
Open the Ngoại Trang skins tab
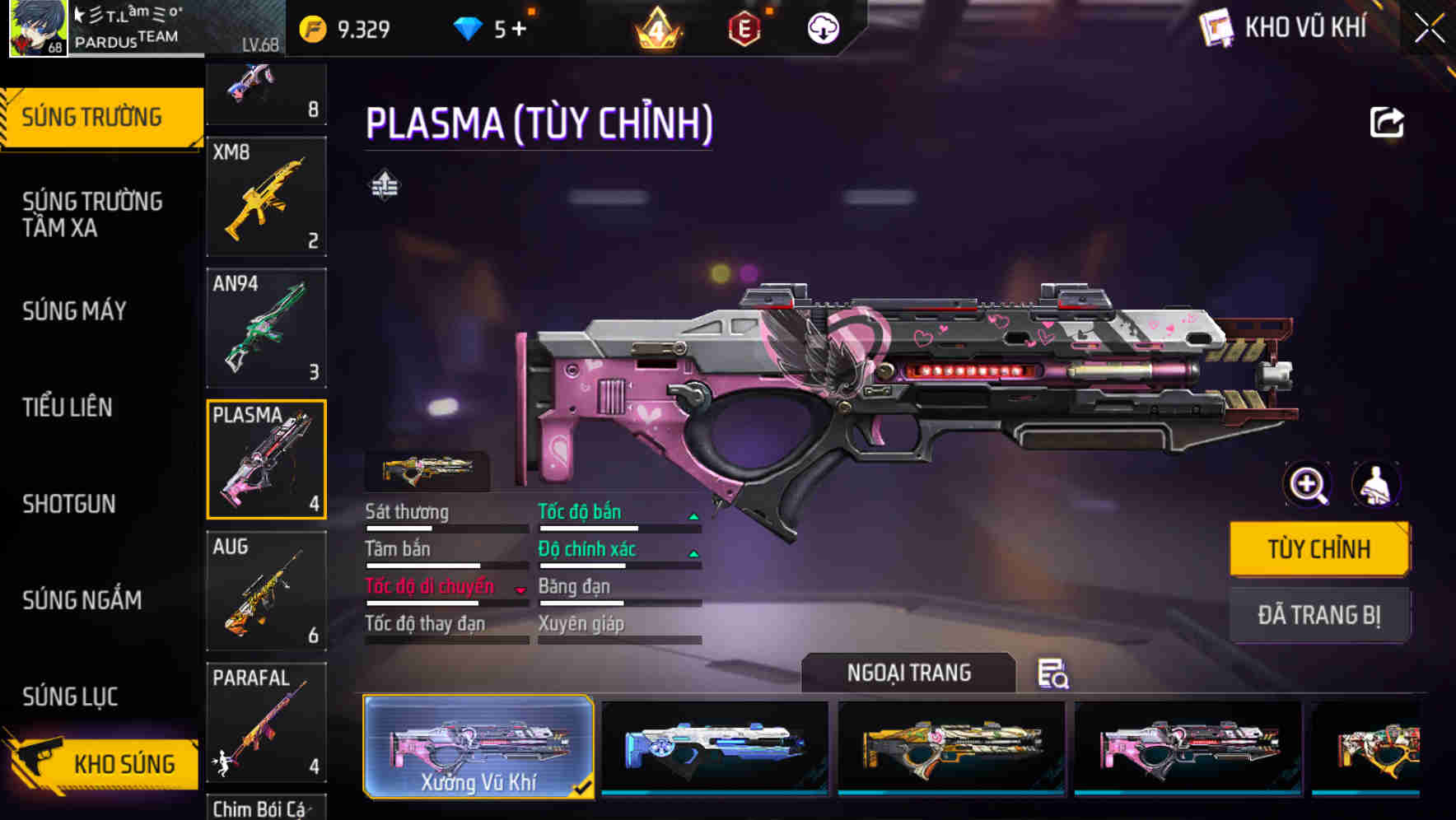coord(908,673)
